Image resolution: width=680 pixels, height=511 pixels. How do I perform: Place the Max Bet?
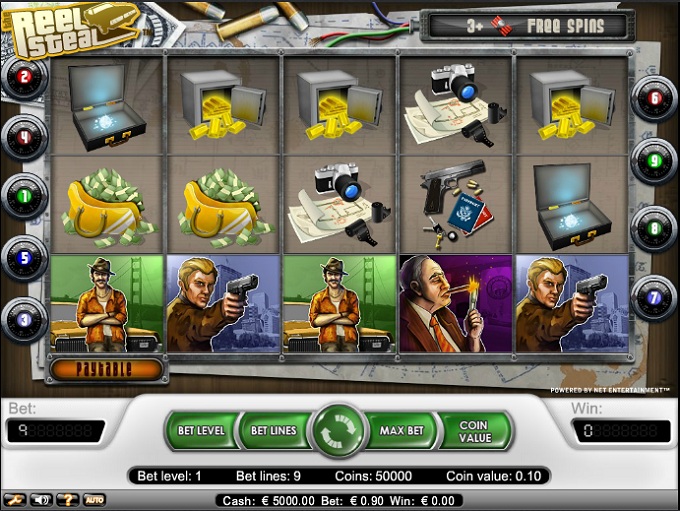pos(404,431)
